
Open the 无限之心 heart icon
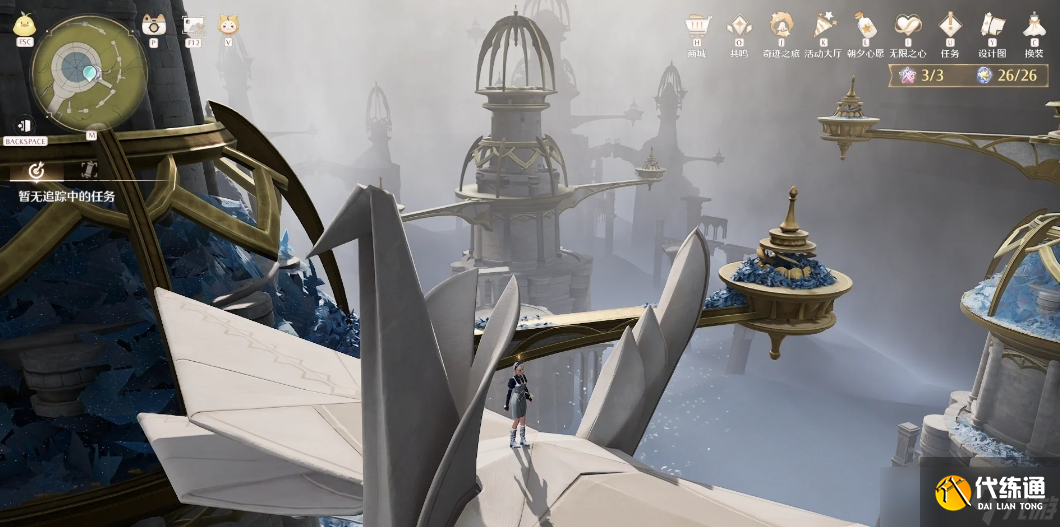[x=908, y=26]
